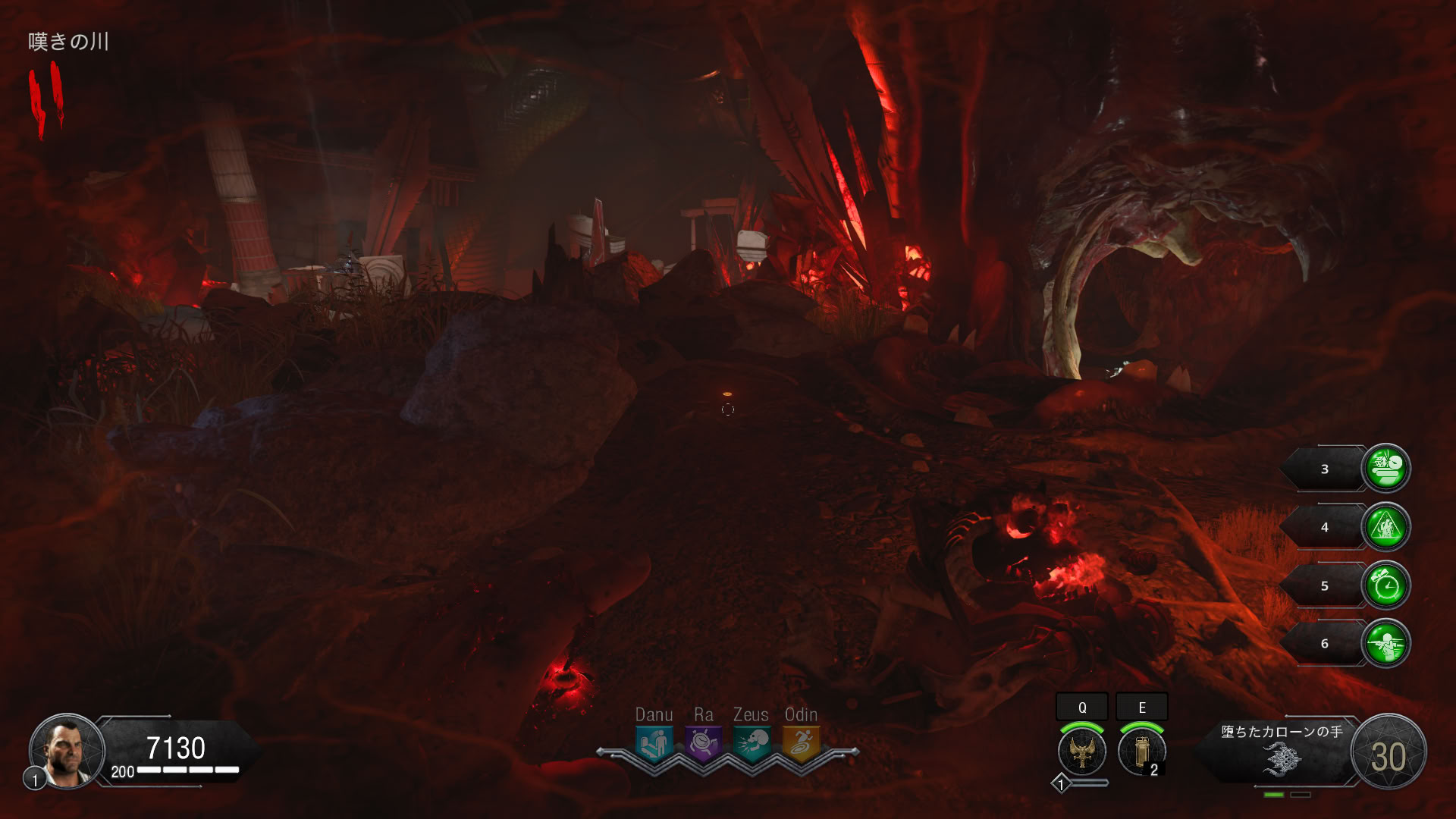Image resolution: width=1456 pixels, height=819 pixels.
Task: Use the warning-triangle elixir in slot 4
Action: 1386,526
